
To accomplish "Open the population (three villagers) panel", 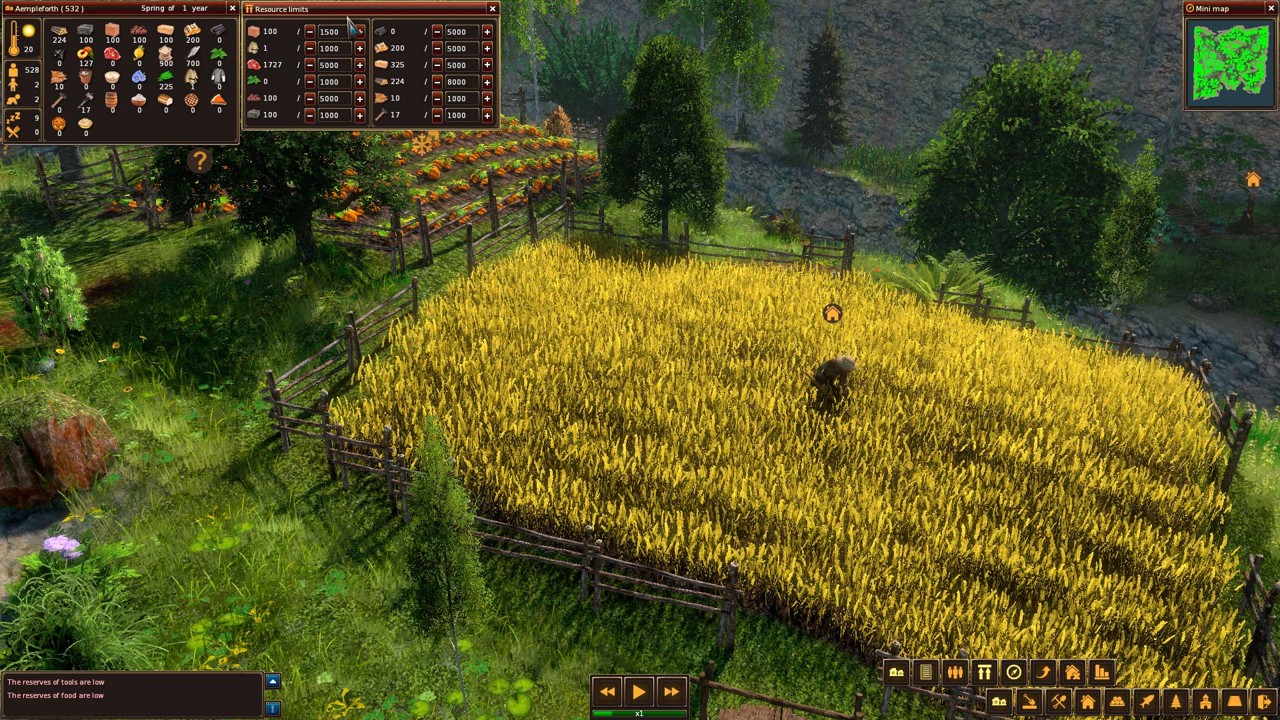I will pyautogui.click(x=955, y=672).
